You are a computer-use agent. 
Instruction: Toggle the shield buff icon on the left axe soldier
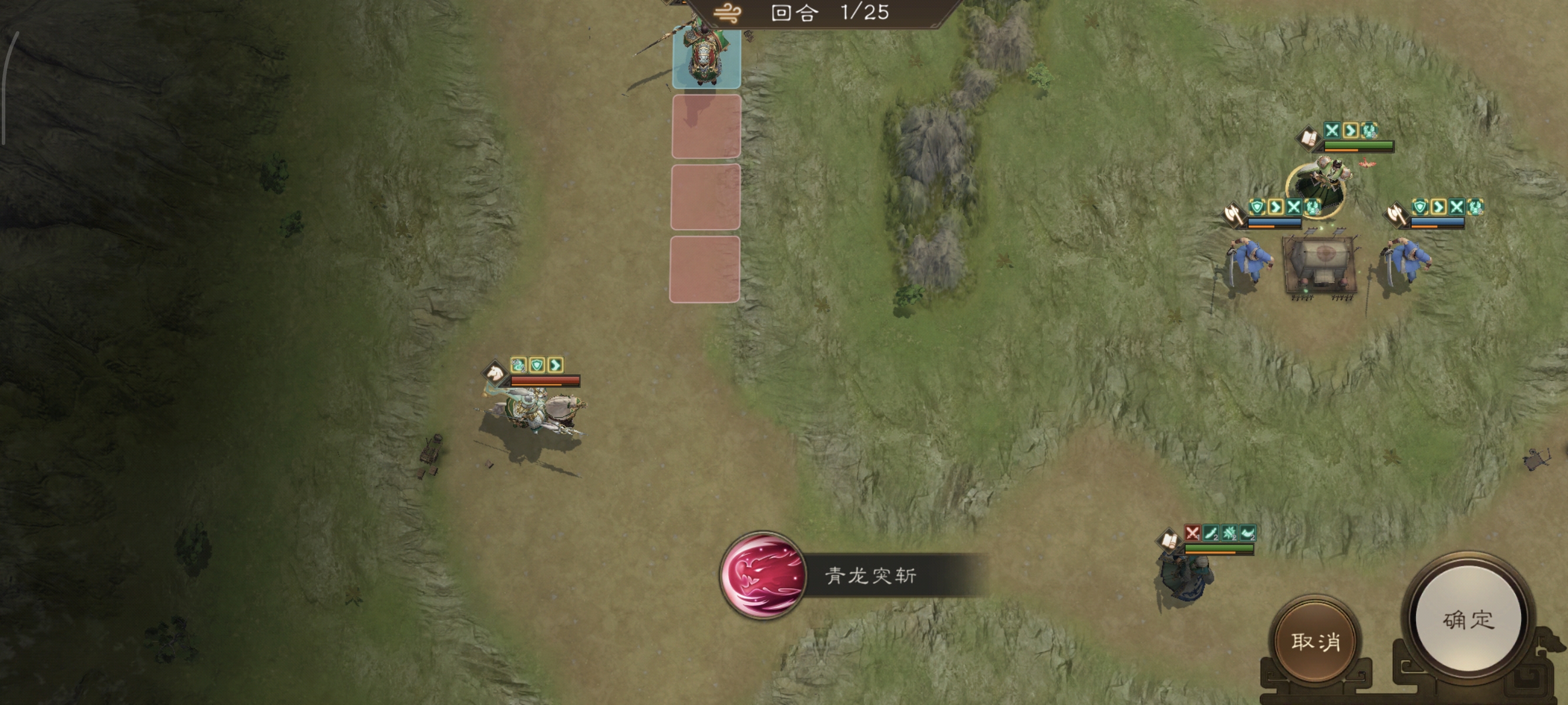click(x=1257, y=207)
